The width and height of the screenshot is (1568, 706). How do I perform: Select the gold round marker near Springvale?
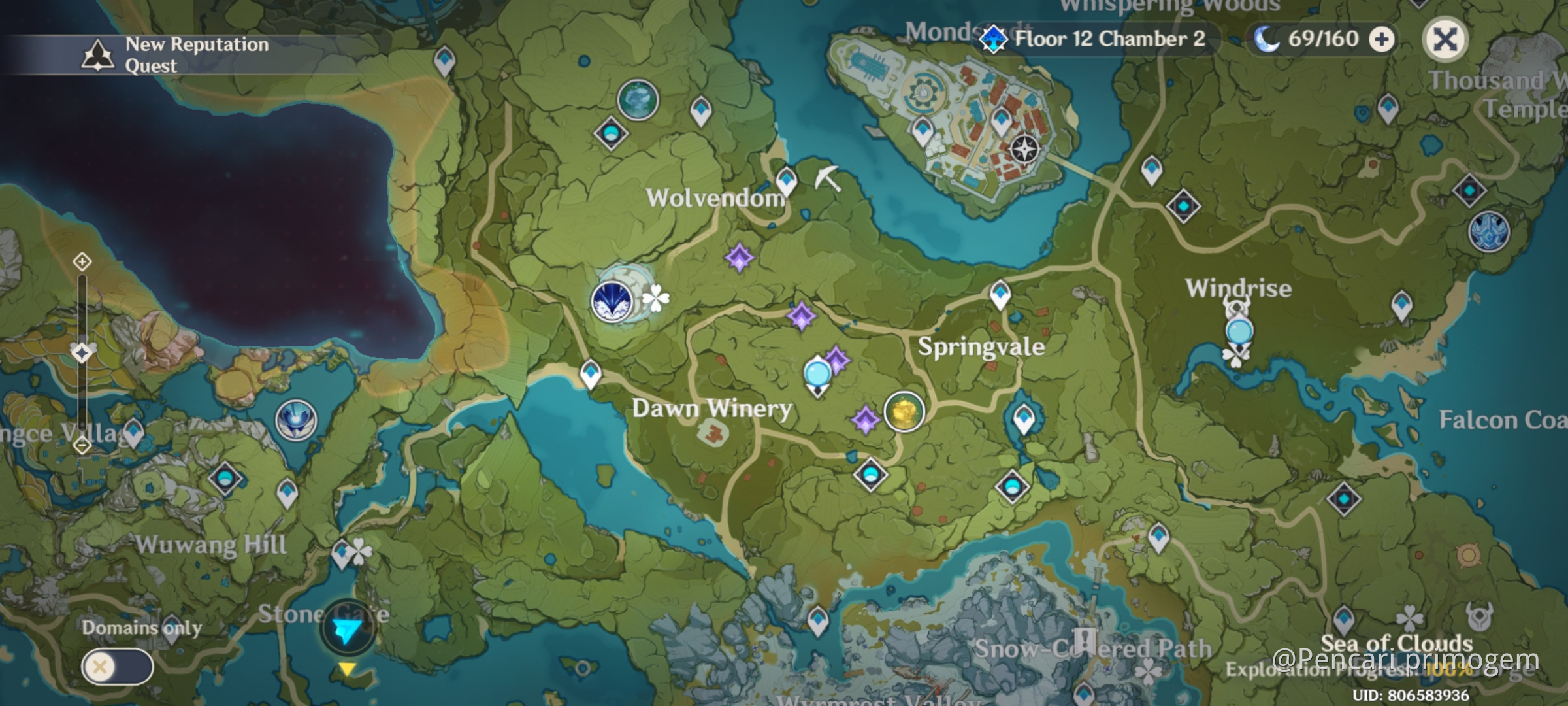904,412
